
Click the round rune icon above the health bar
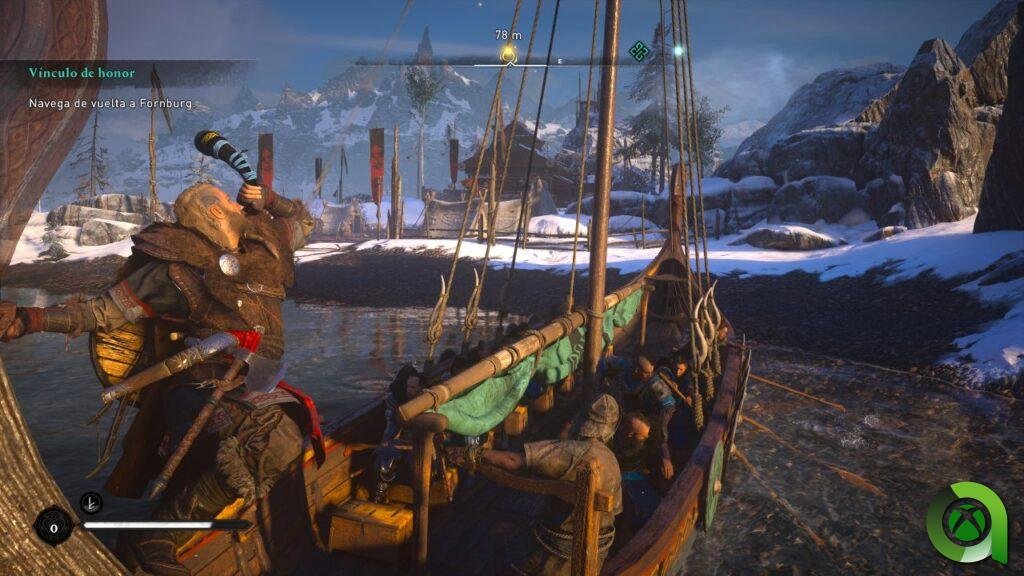pyautogui.click(x=90, y=502)
